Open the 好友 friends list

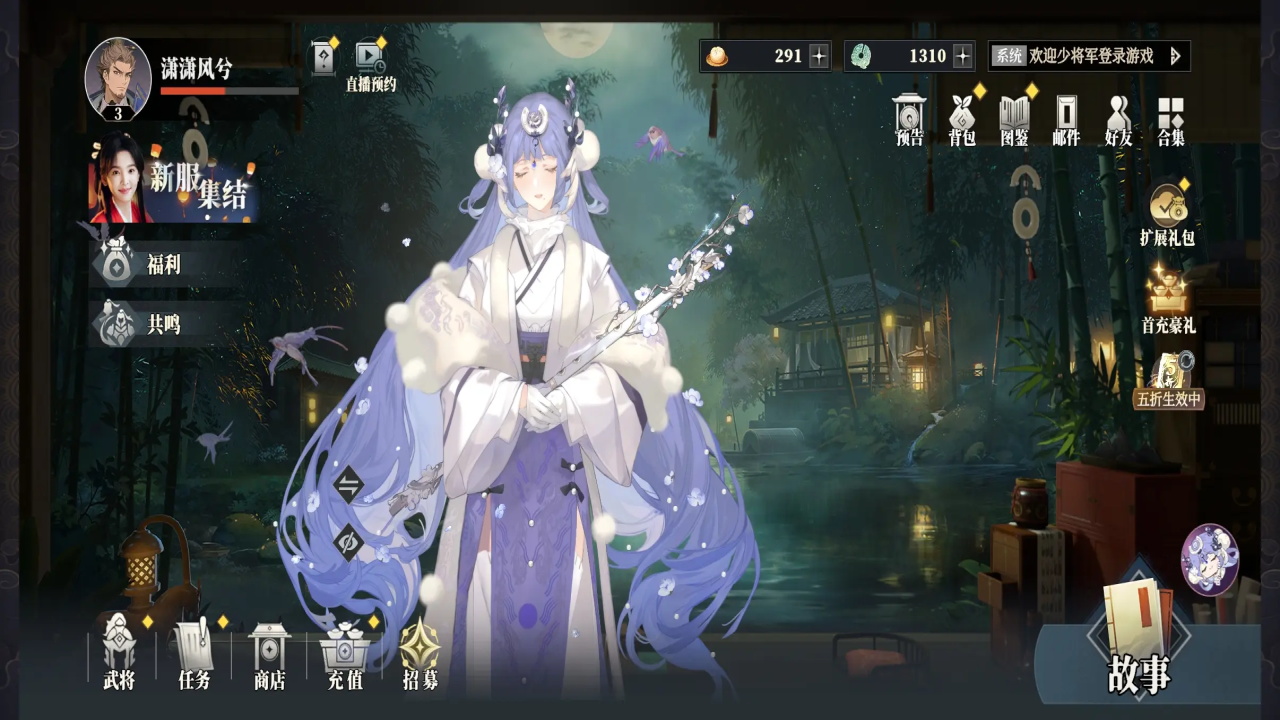tap(1118, 120)
